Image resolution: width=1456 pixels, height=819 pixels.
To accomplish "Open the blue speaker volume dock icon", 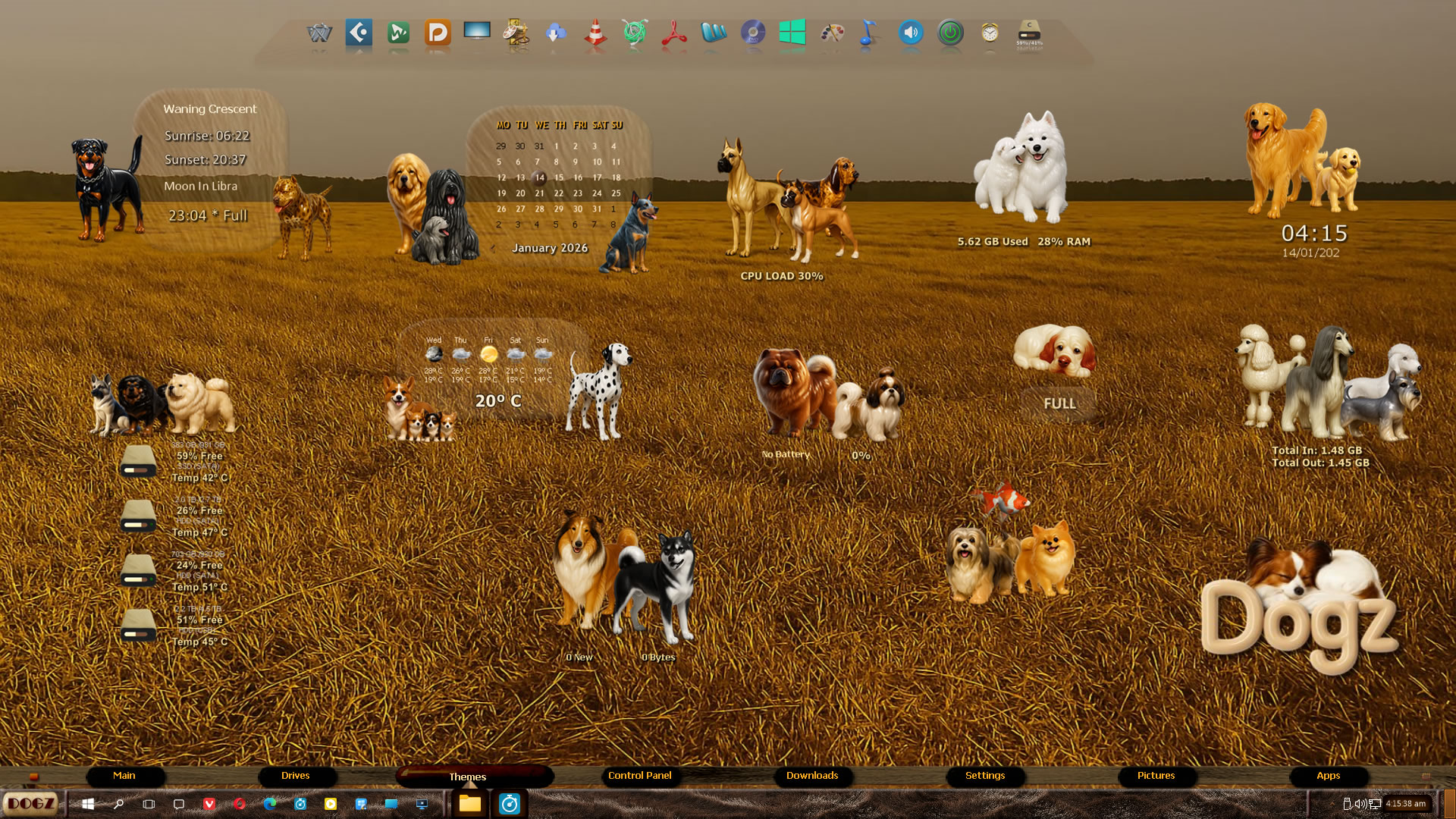I will click(x=911, y=33).
